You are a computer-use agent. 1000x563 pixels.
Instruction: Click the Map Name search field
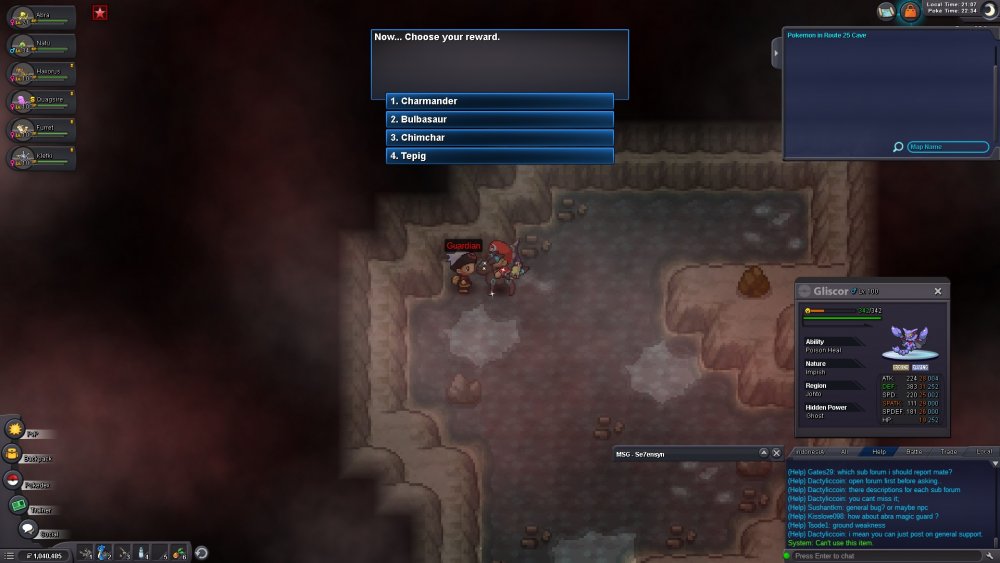(x=948, y=147)
